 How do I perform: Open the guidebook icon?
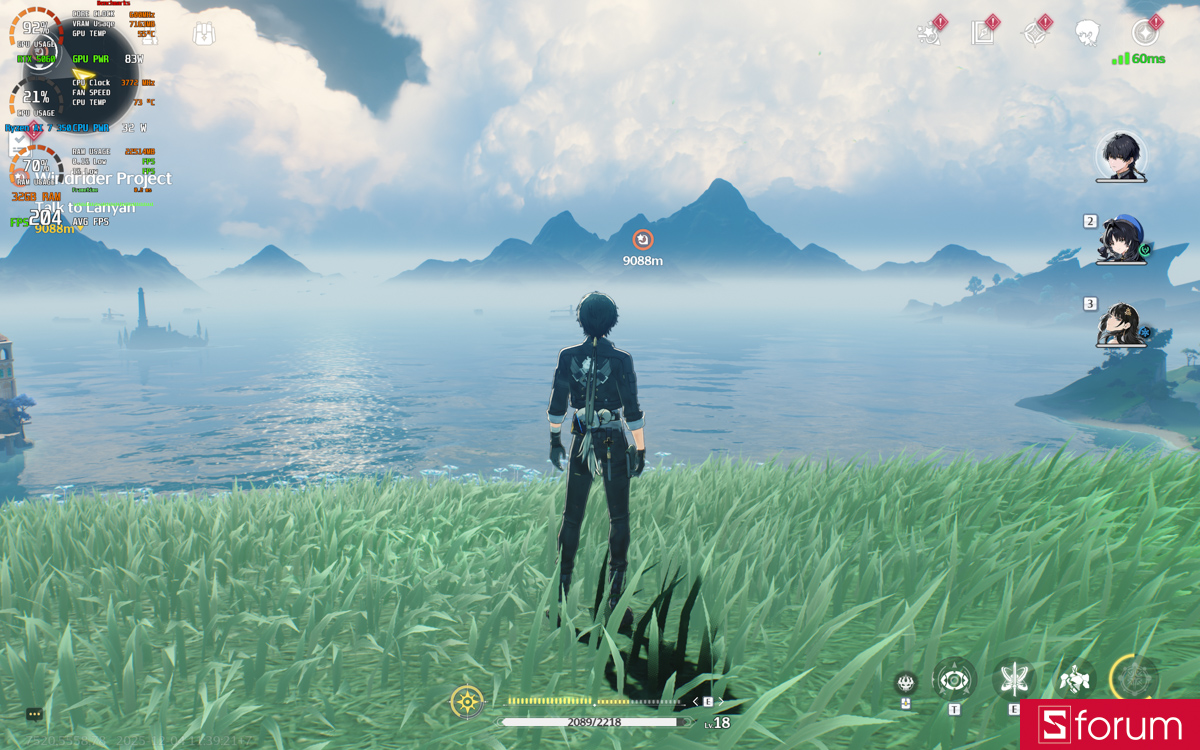(x=982, y=33)
